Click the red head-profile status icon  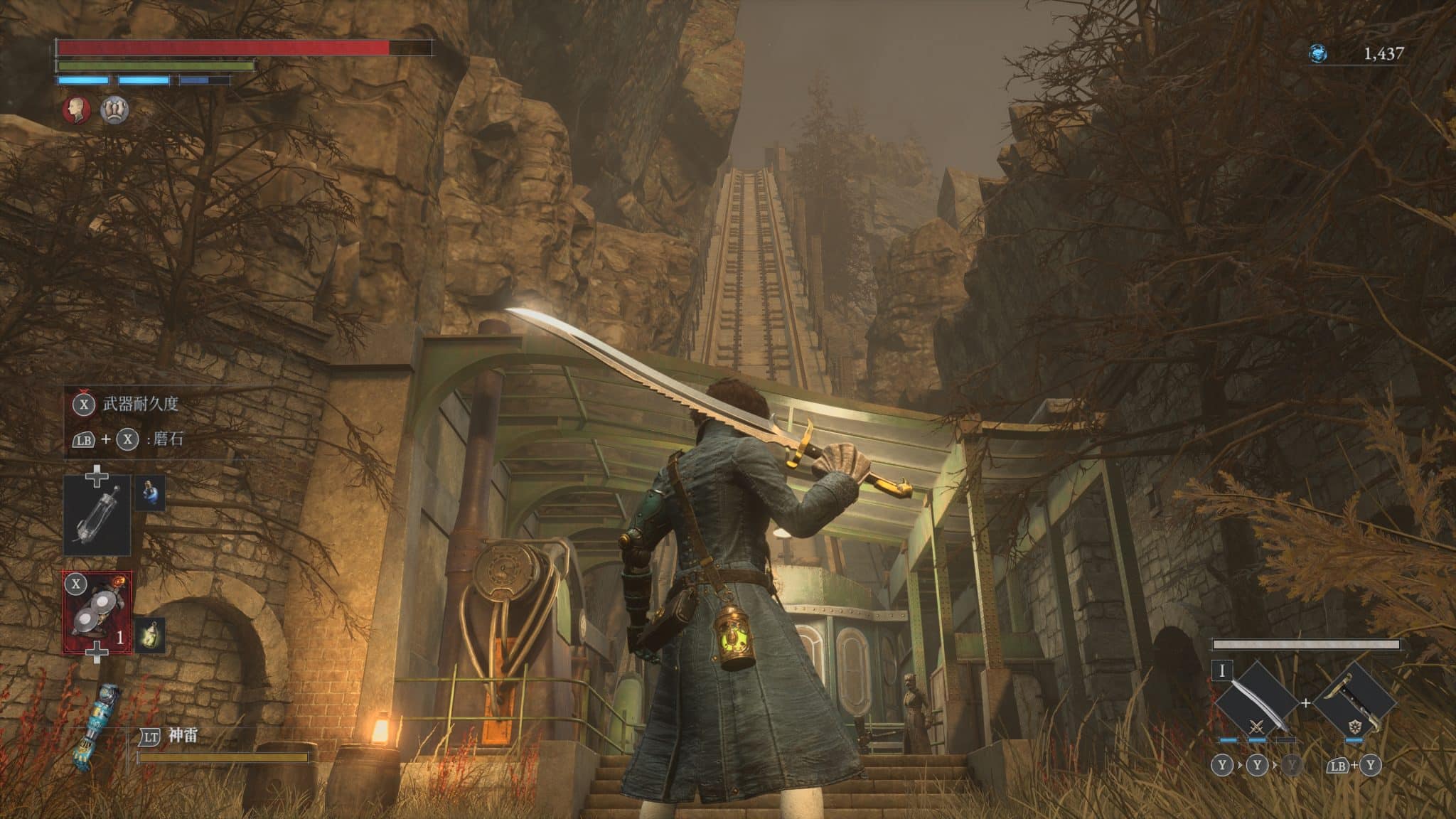(x=75, y=110)
